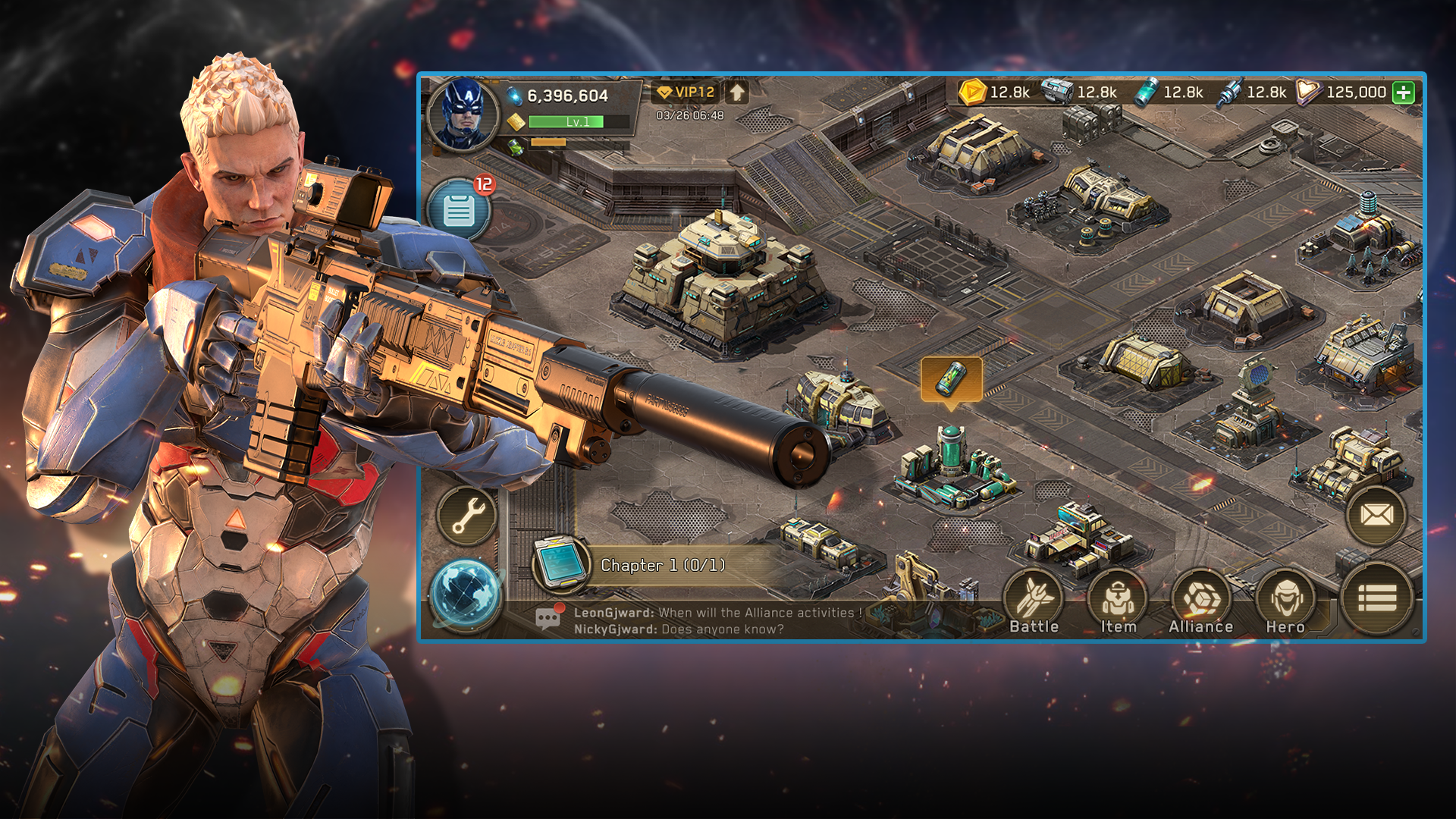The image size is (1456, 819).
Task: Select the gold resource counter
Action: [x=995, y=93]
